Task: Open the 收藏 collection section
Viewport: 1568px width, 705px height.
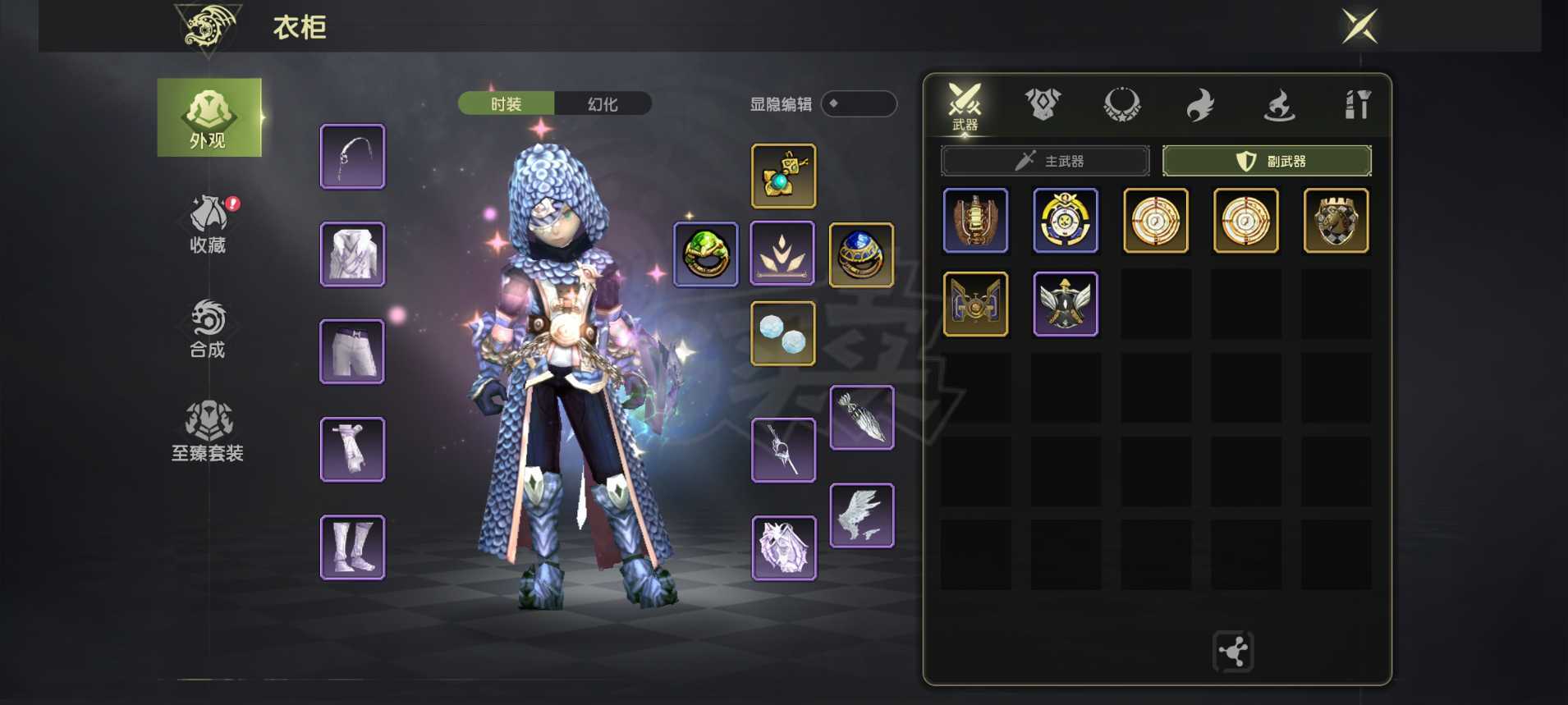Action: [208, 224]
